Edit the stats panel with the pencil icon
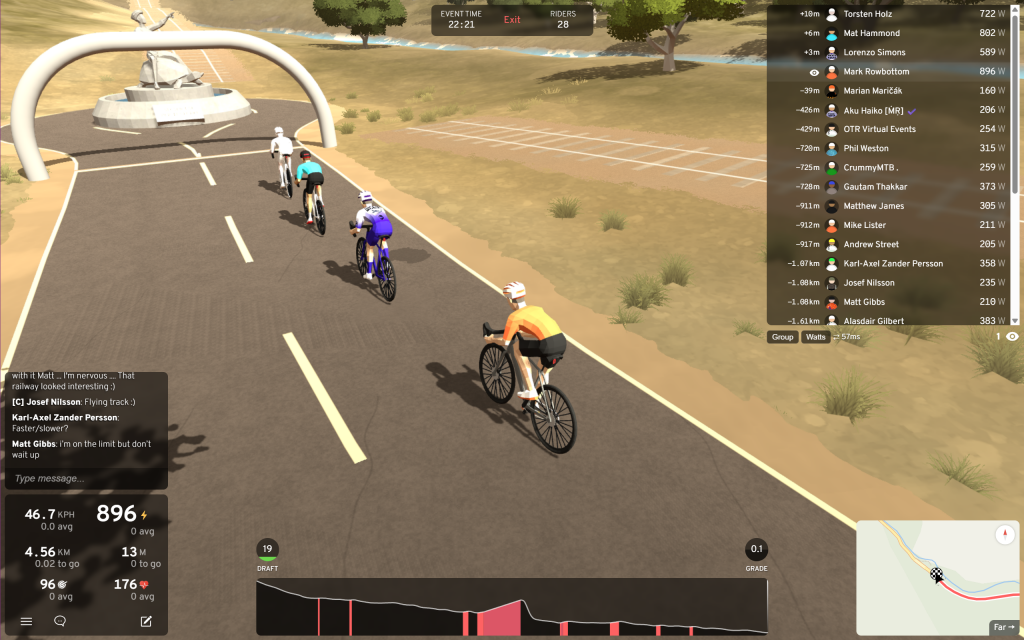 (146, 621)
